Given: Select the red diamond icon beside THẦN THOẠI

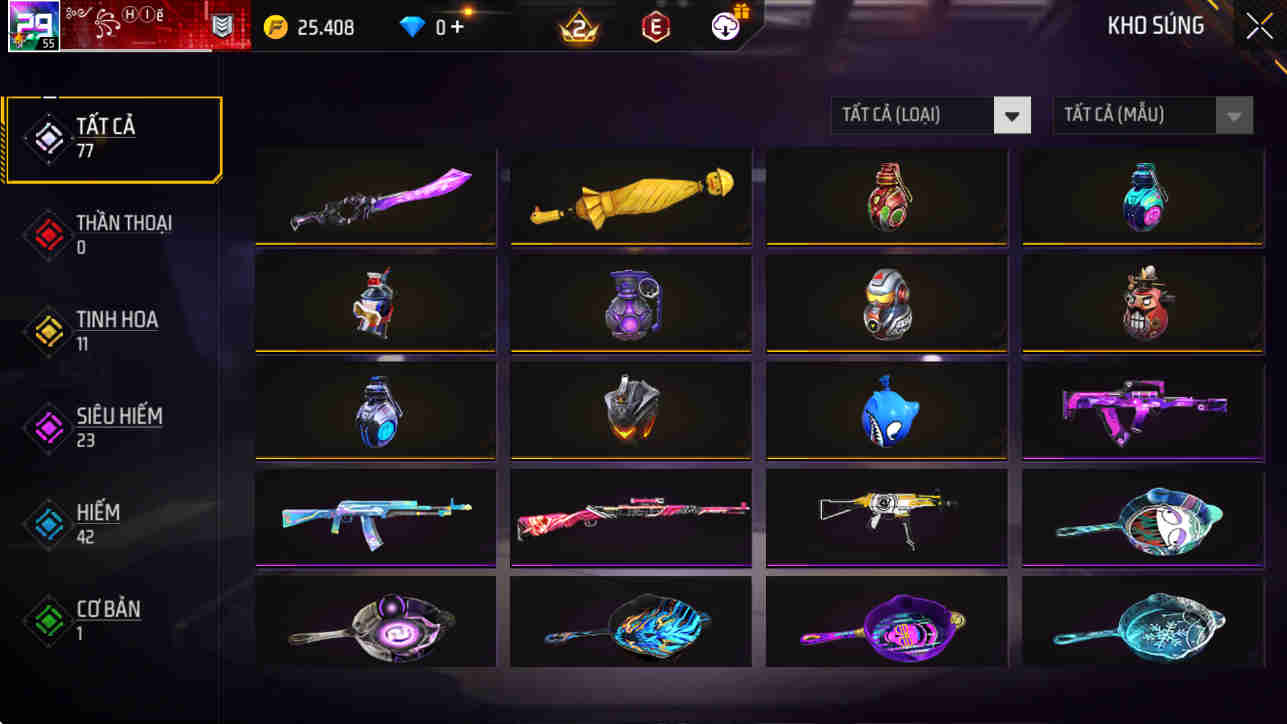Looking at the screenshot, I should click(x=47, y=234).
